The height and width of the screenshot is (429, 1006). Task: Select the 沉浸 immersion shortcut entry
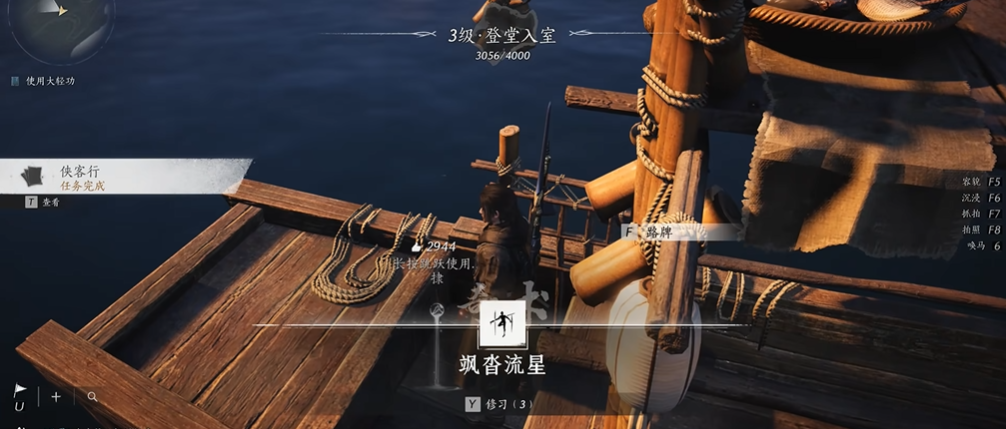click(980, 198)
